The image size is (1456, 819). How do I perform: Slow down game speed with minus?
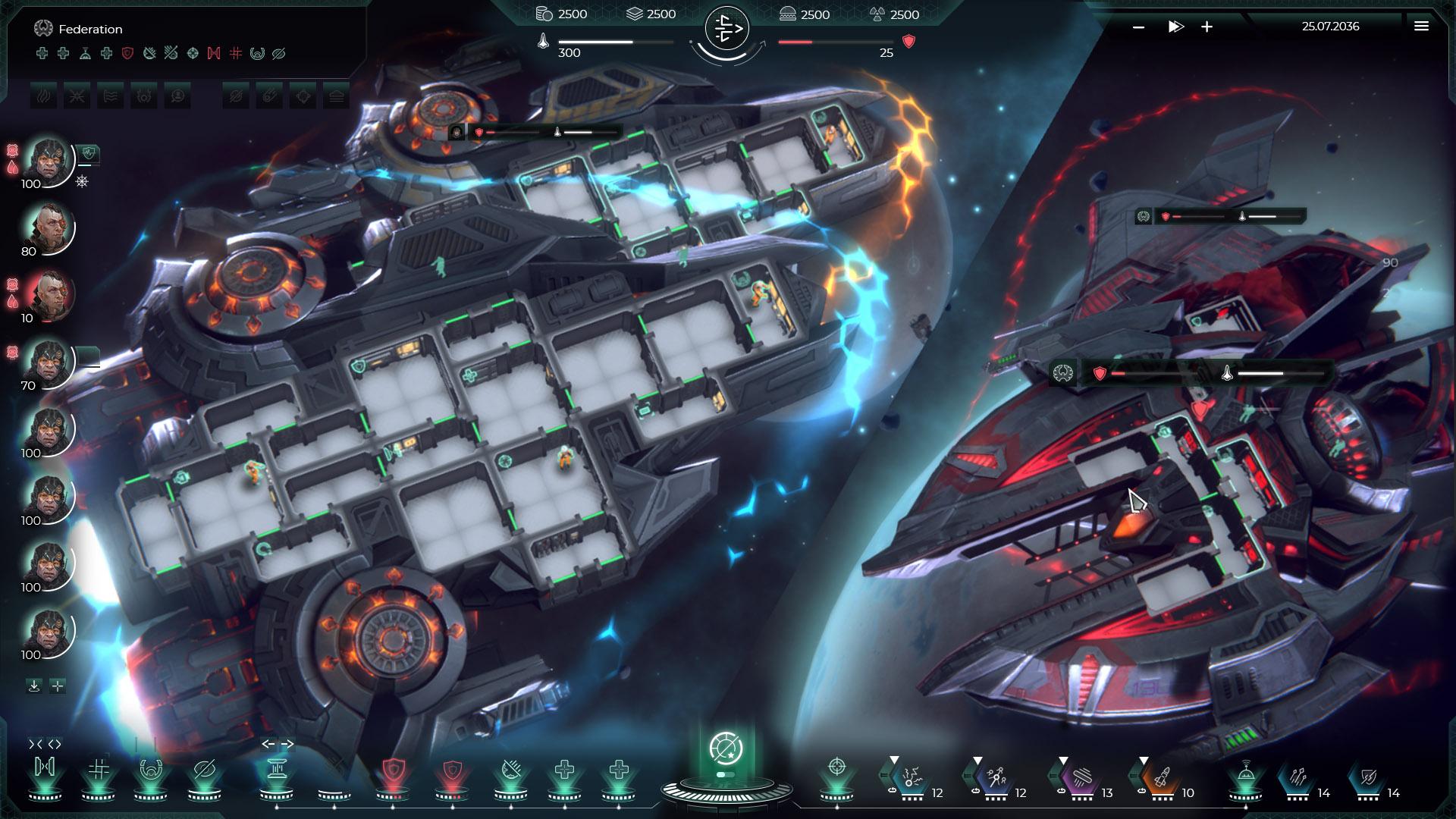click(x=1138, y=27)
